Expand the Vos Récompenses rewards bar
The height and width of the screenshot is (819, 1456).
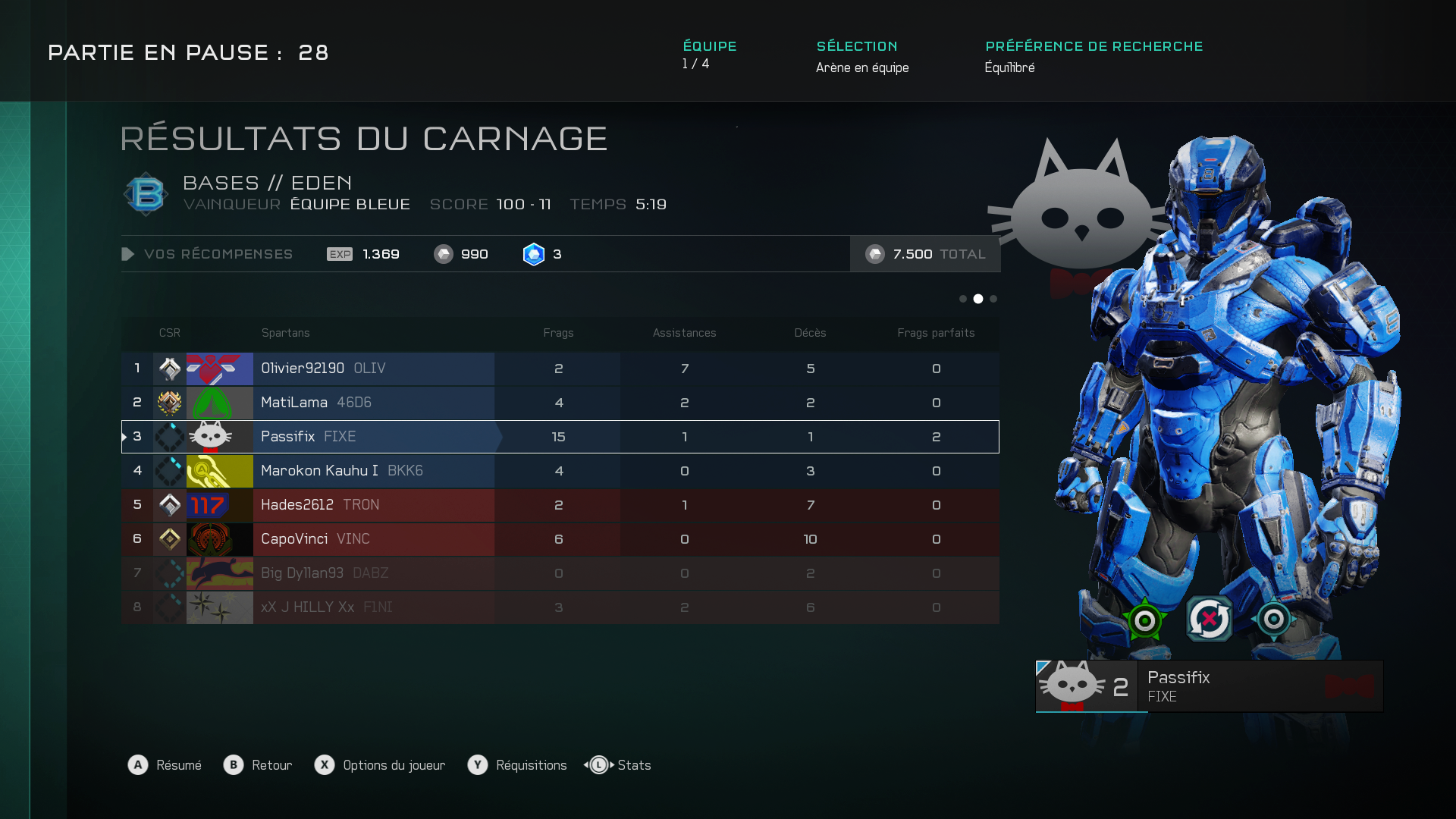click(x=208, y=254)
